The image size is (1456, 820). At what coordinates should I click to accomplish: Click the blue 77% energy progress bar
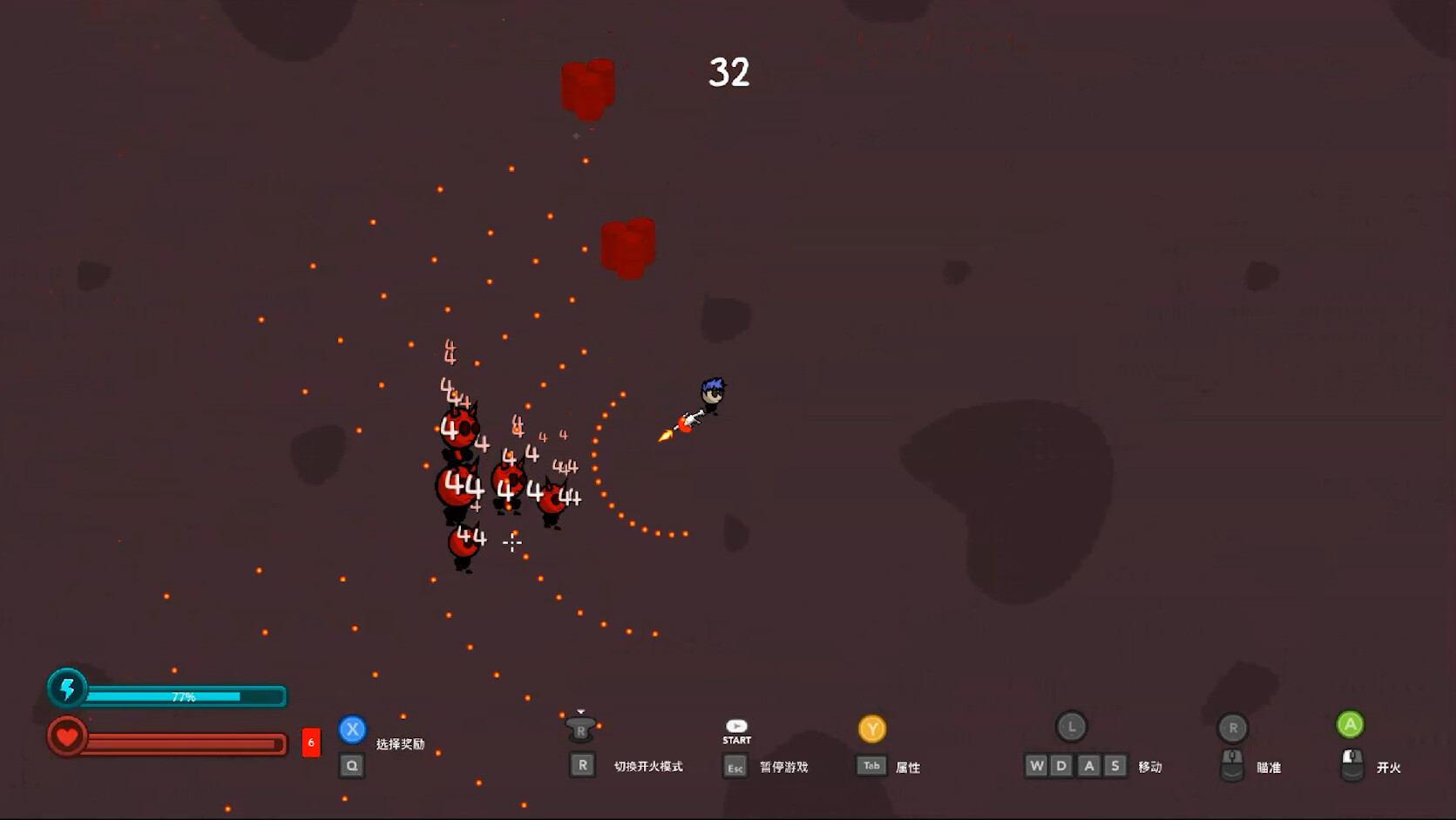tap(183, 697)
